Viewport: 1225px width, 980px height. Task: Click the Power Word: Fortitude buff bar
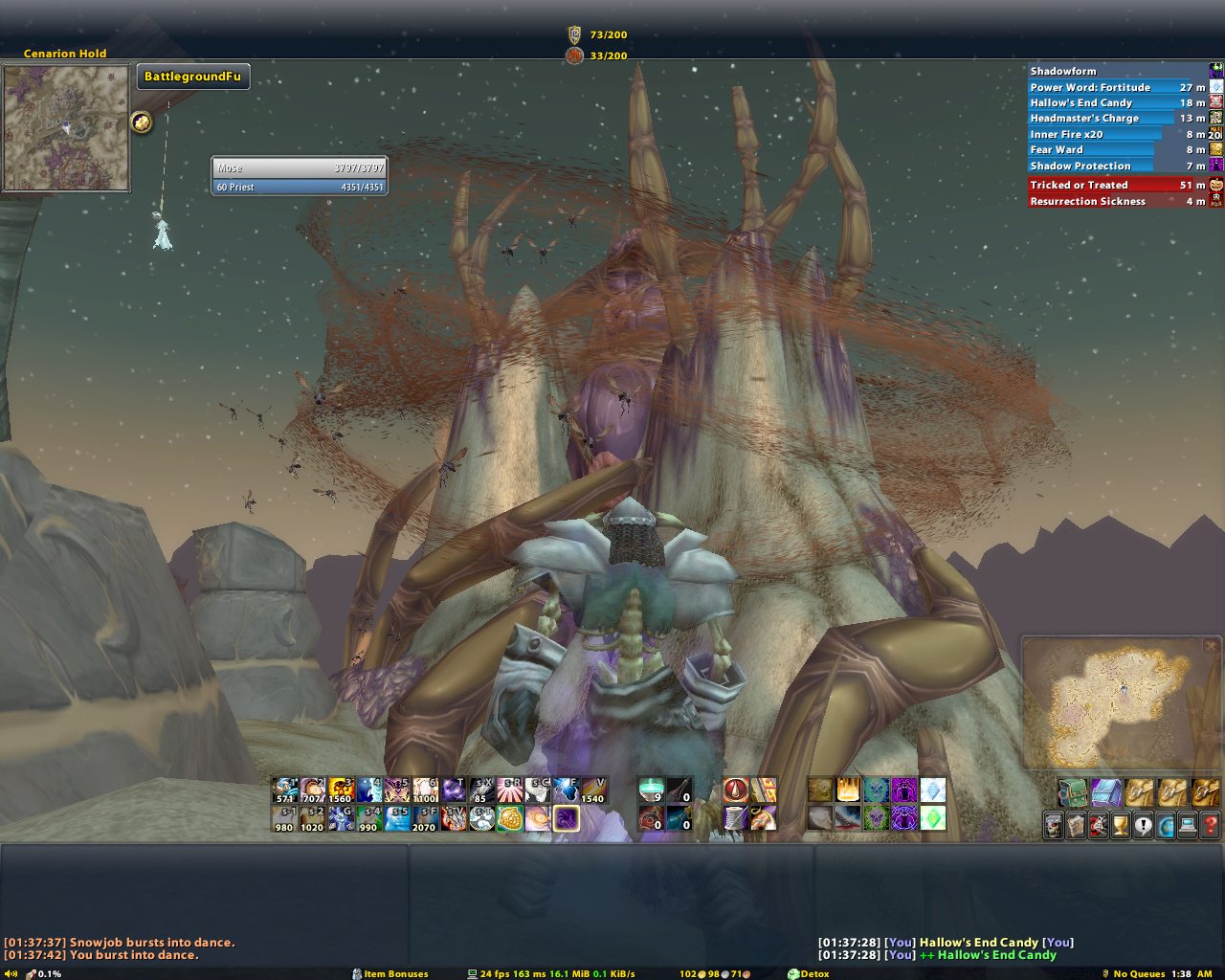coord(1110,87)
